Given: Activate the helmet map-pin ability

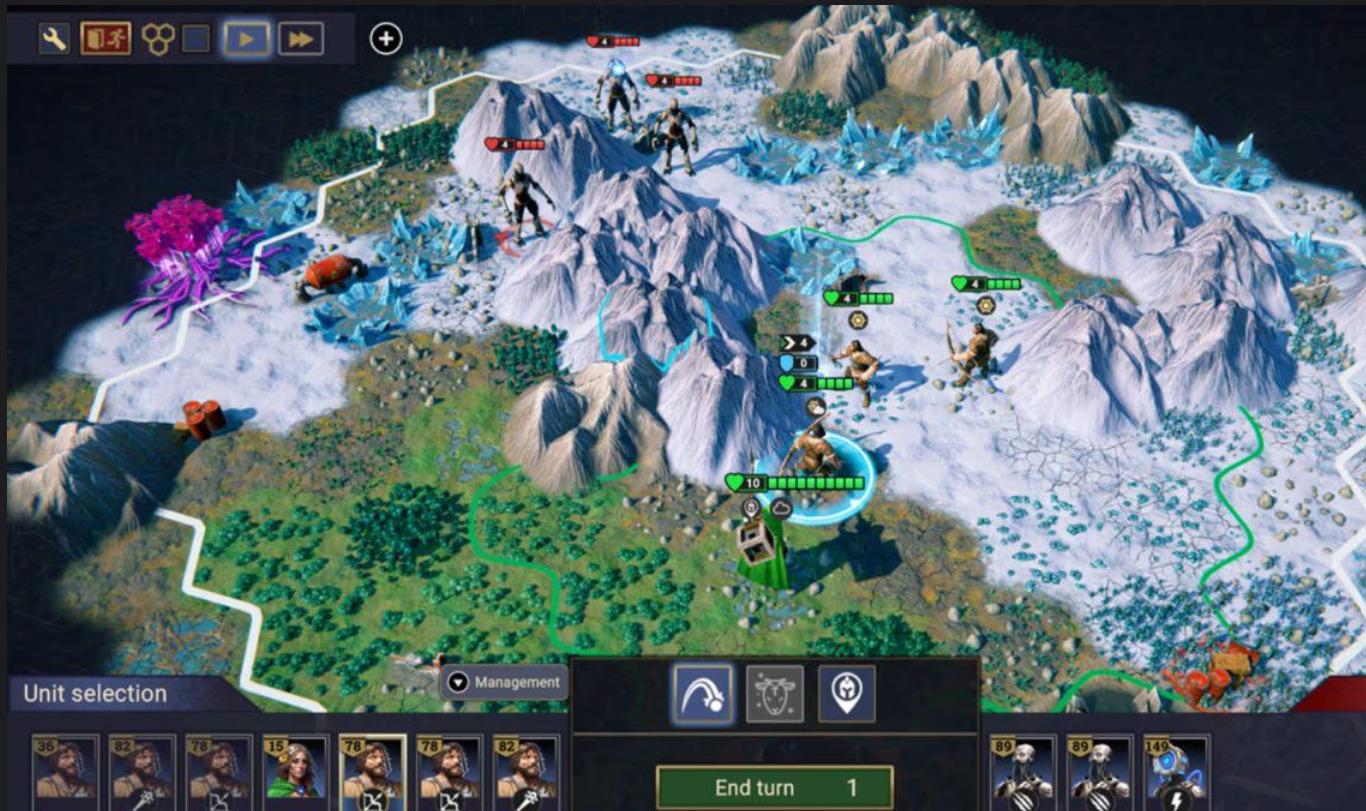Looking at the screenshot, I should click(x=847, y=693).
